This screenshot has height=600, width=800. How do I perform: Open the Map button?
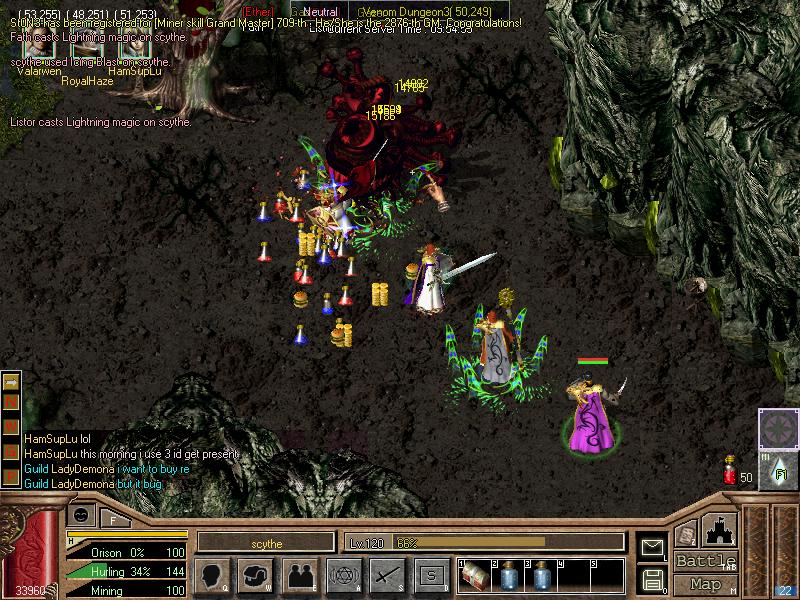point(705,584)
